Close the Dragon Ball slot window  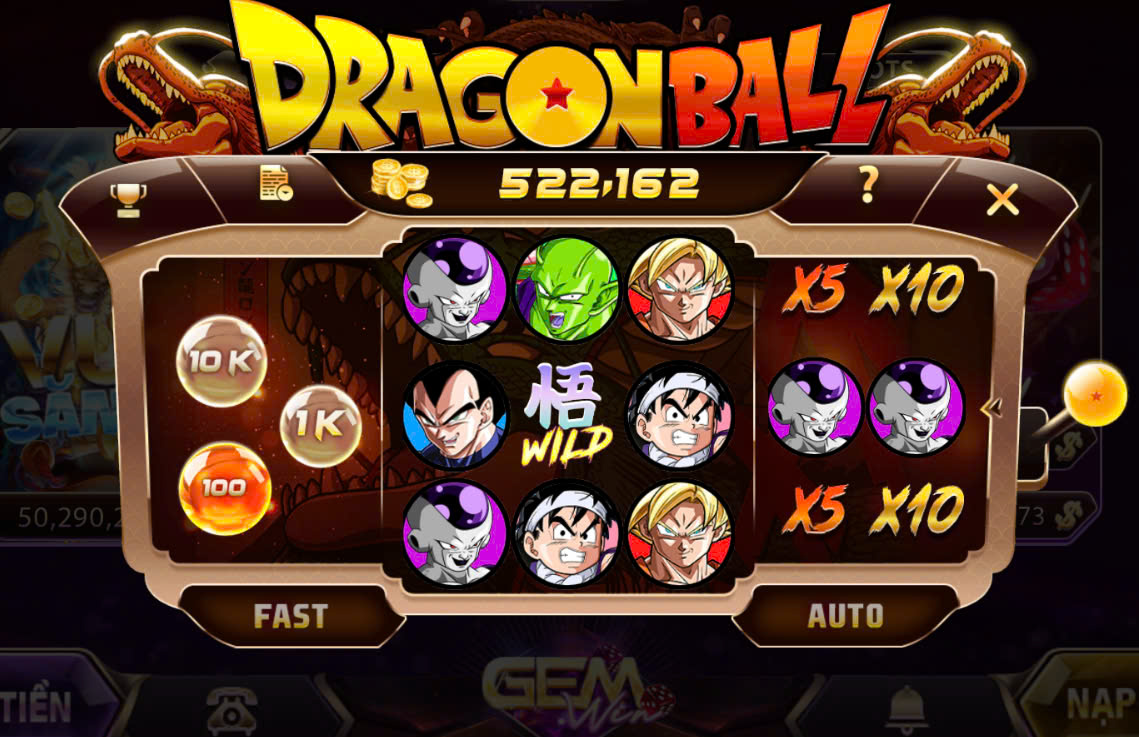(x=1001, y=200)
